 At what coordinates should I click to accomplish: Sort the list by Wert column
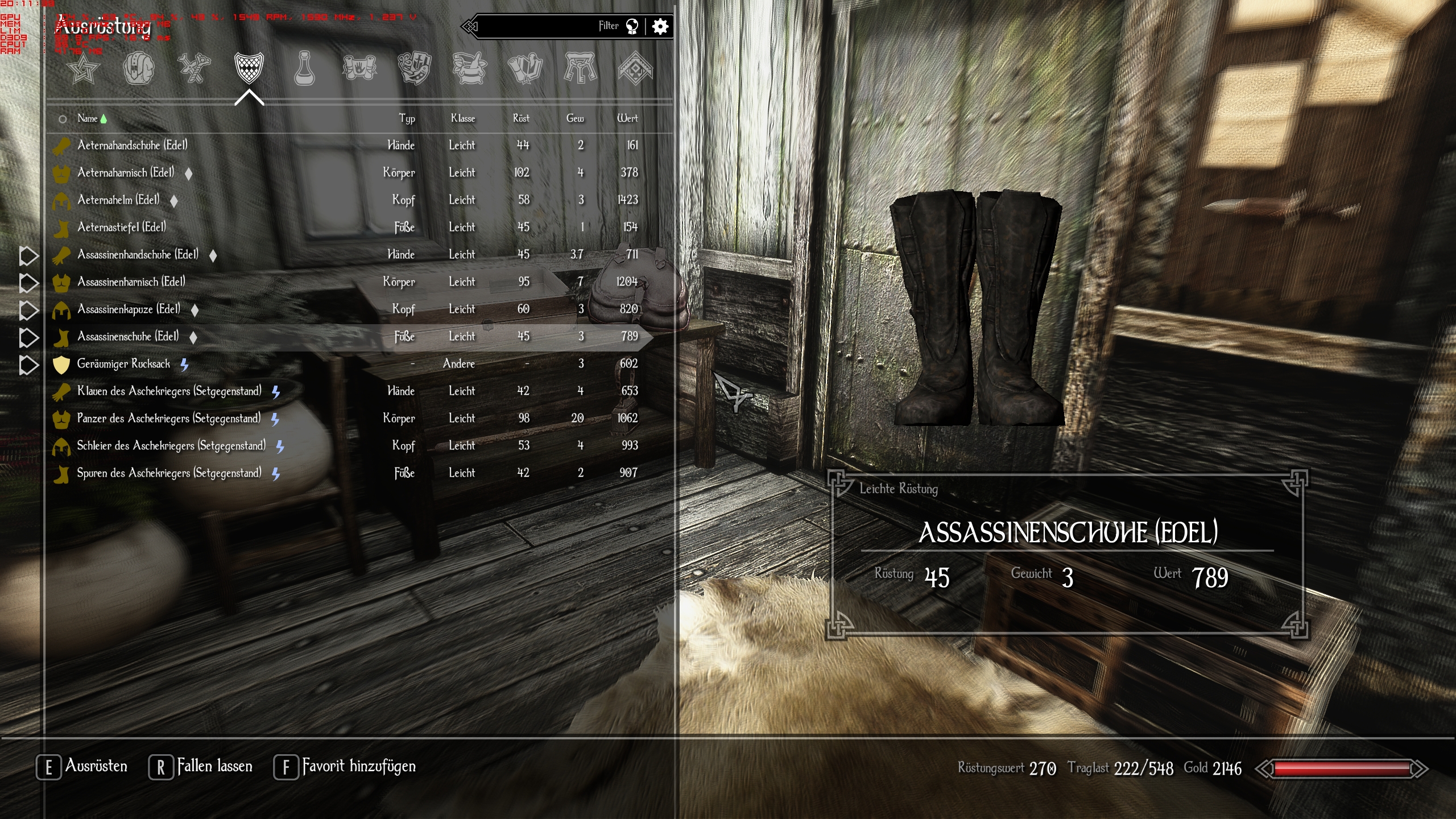(627, 118)
